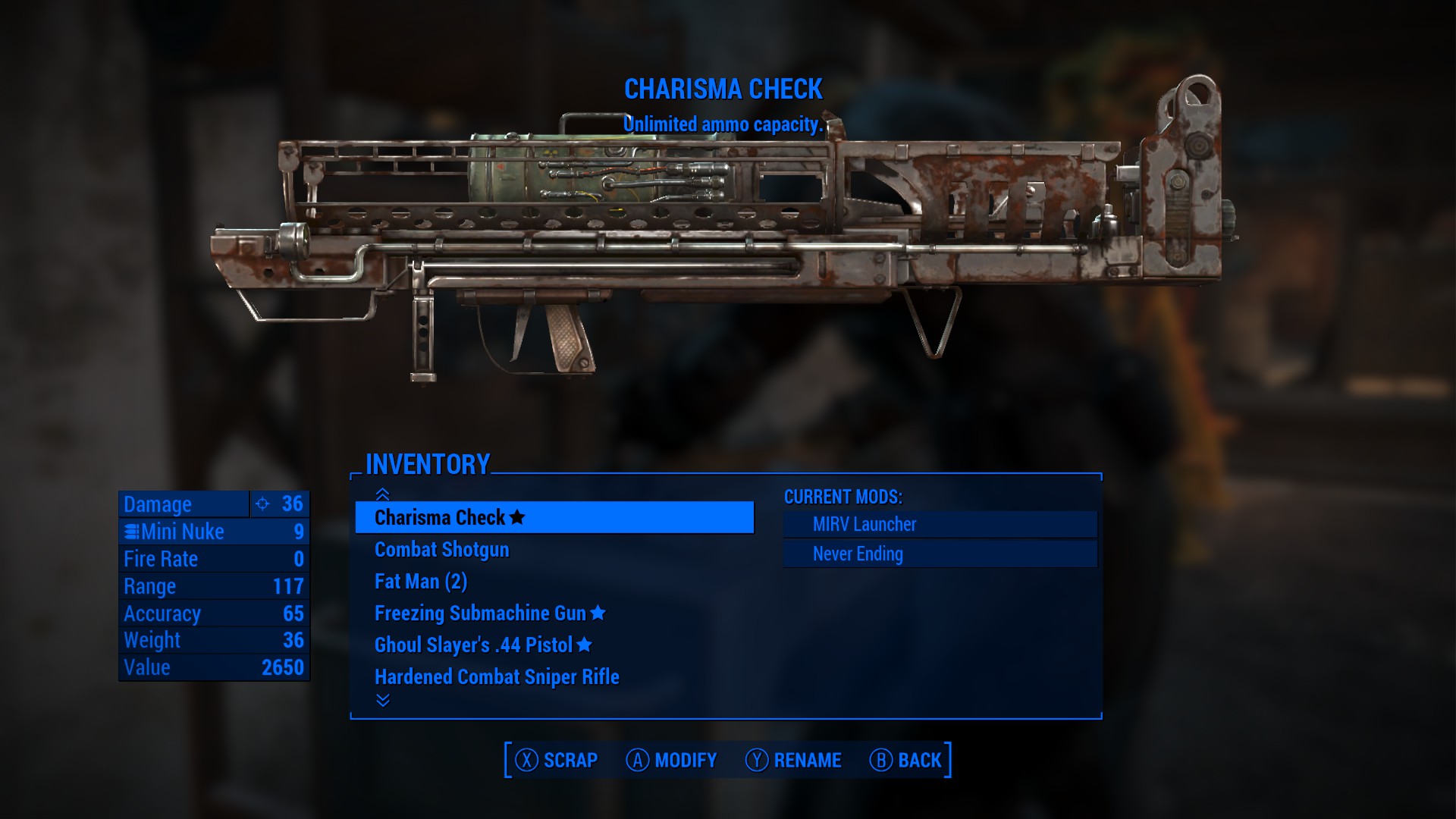Select the MIRV Launcher mod entry
Screen dimensions: 1456x819
940,524
